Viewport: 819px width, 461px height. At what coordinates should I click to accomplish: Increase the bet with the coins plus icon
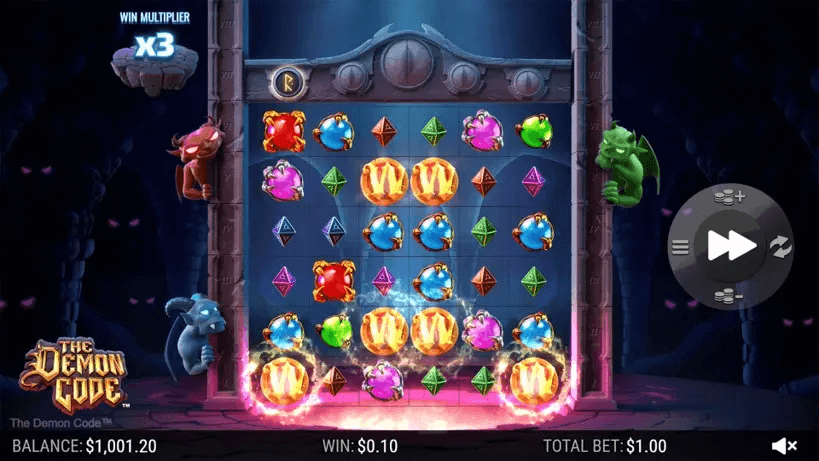point(731,197)
